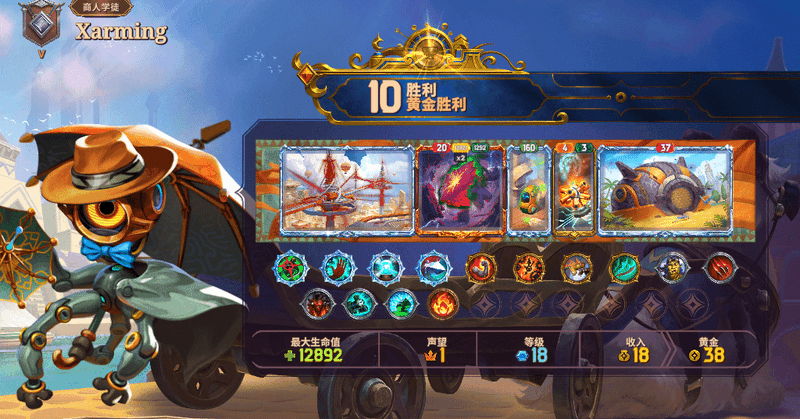Choose the small yellow robot card

coord(526,192)
